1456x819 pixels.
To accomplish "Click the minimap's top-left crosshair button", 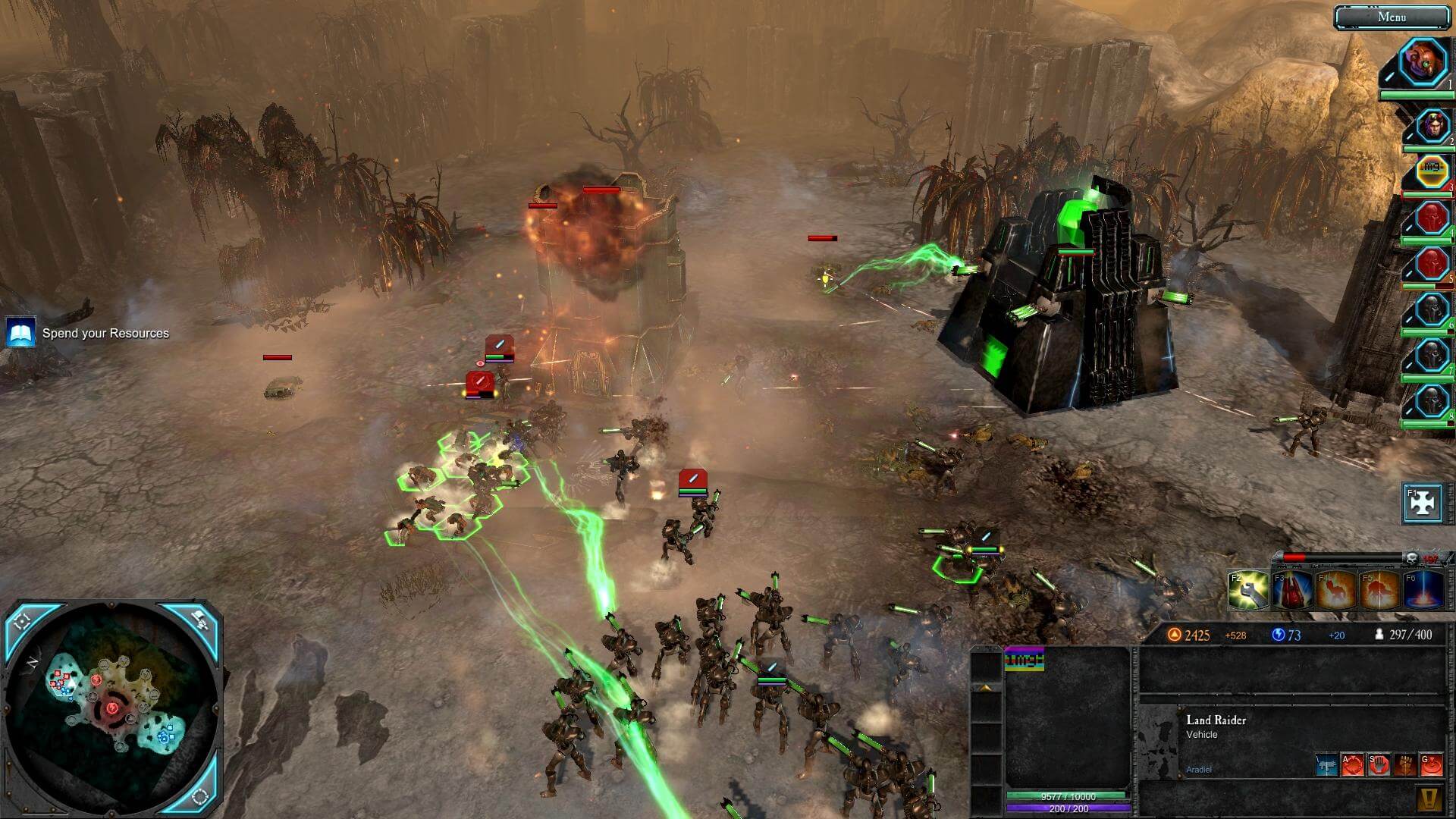I will [x=23, y=621].
